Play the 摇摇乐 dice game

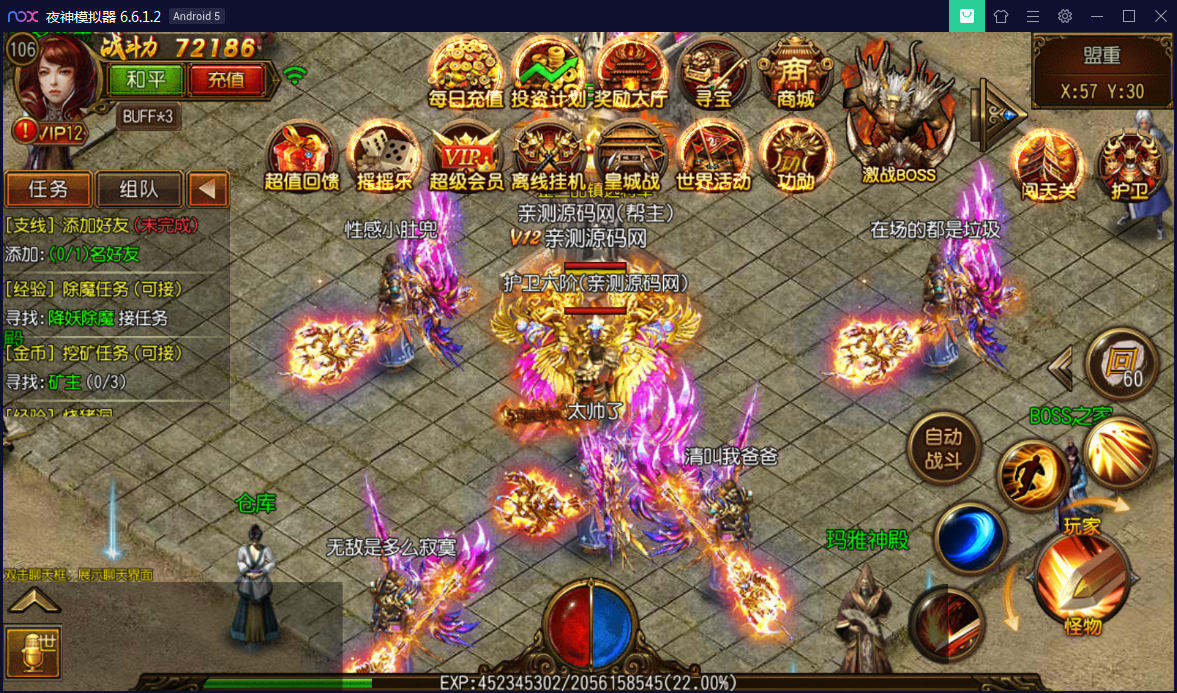coord(383,157)
